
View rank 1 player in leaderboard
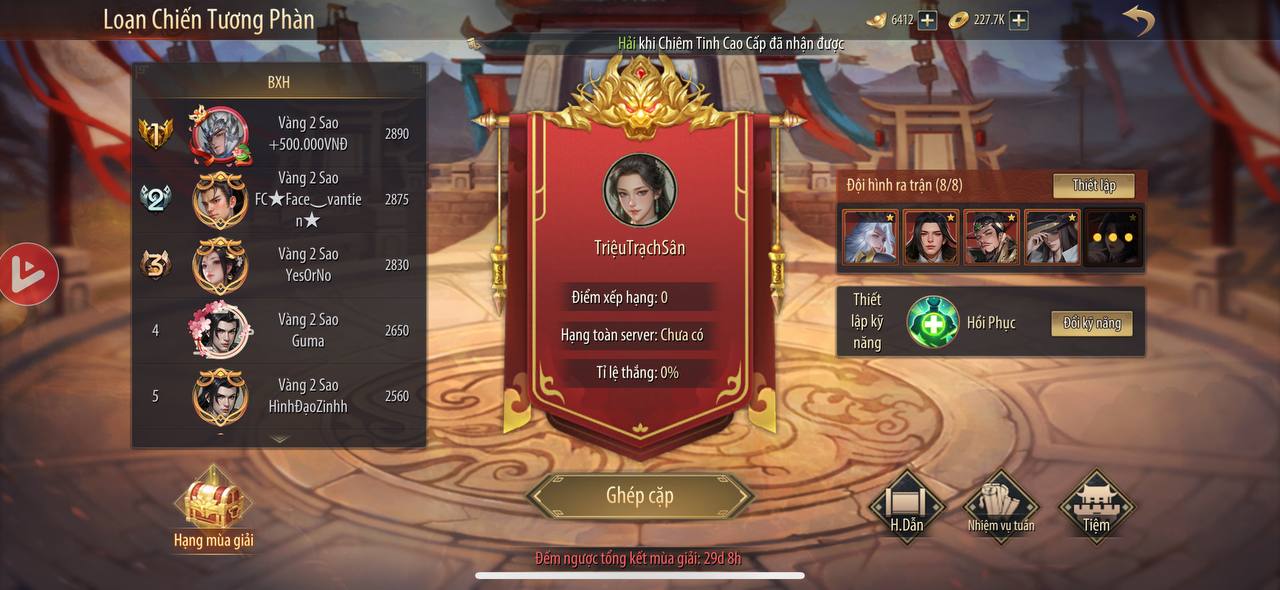pos(280,134)
